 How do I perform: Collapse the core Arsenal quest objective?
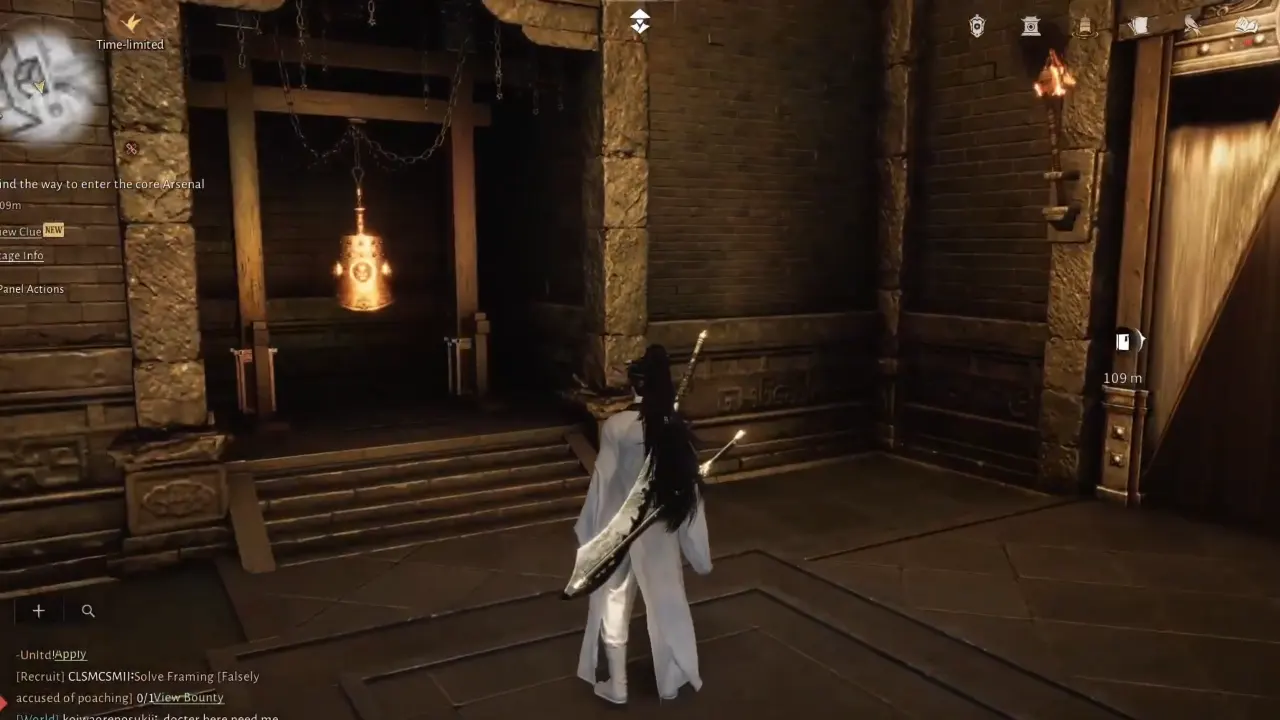point(102,183)
